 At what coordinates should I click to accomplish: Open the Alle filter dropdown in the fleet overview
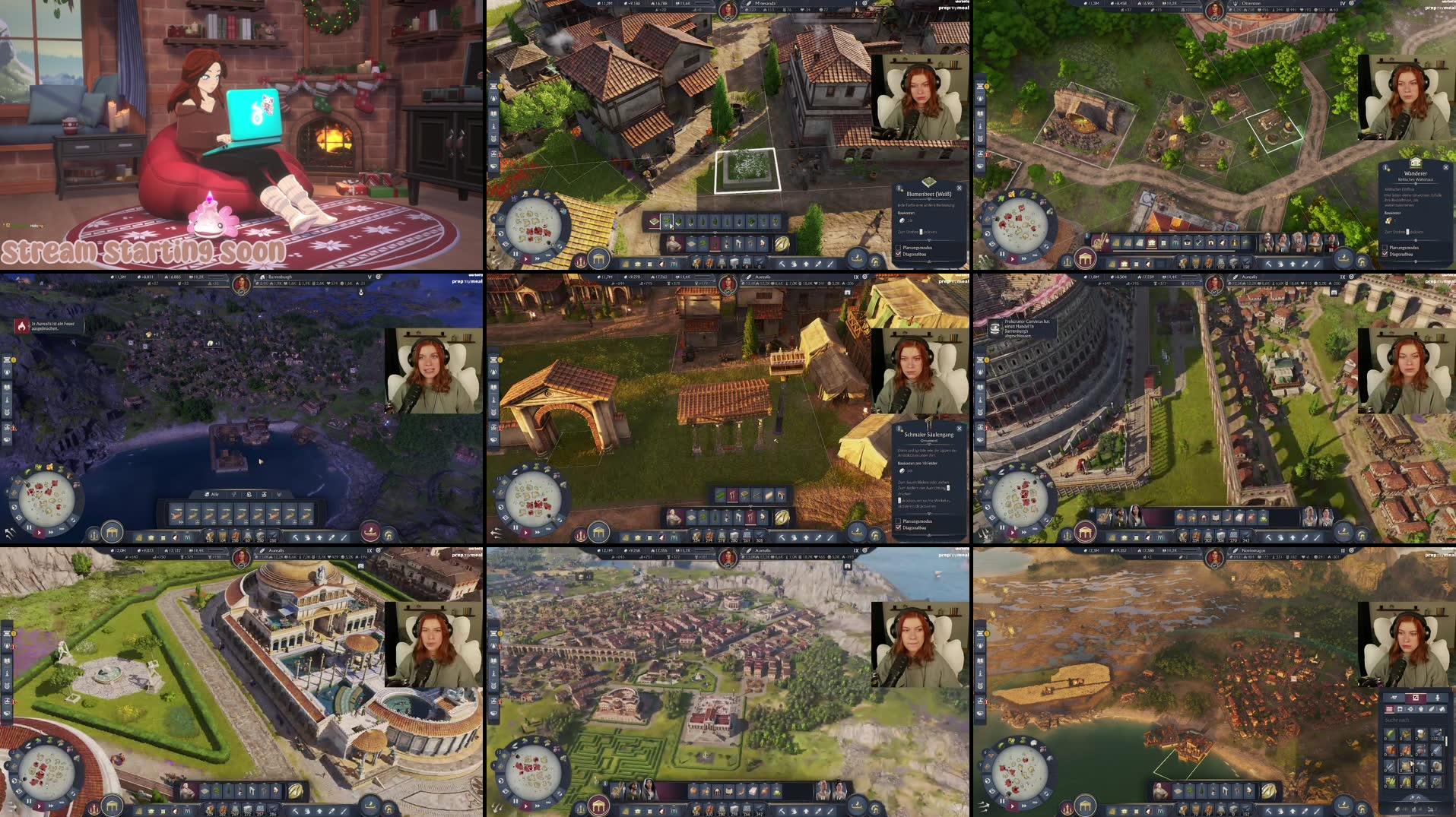pyautogui.click(x=211, y=495)
